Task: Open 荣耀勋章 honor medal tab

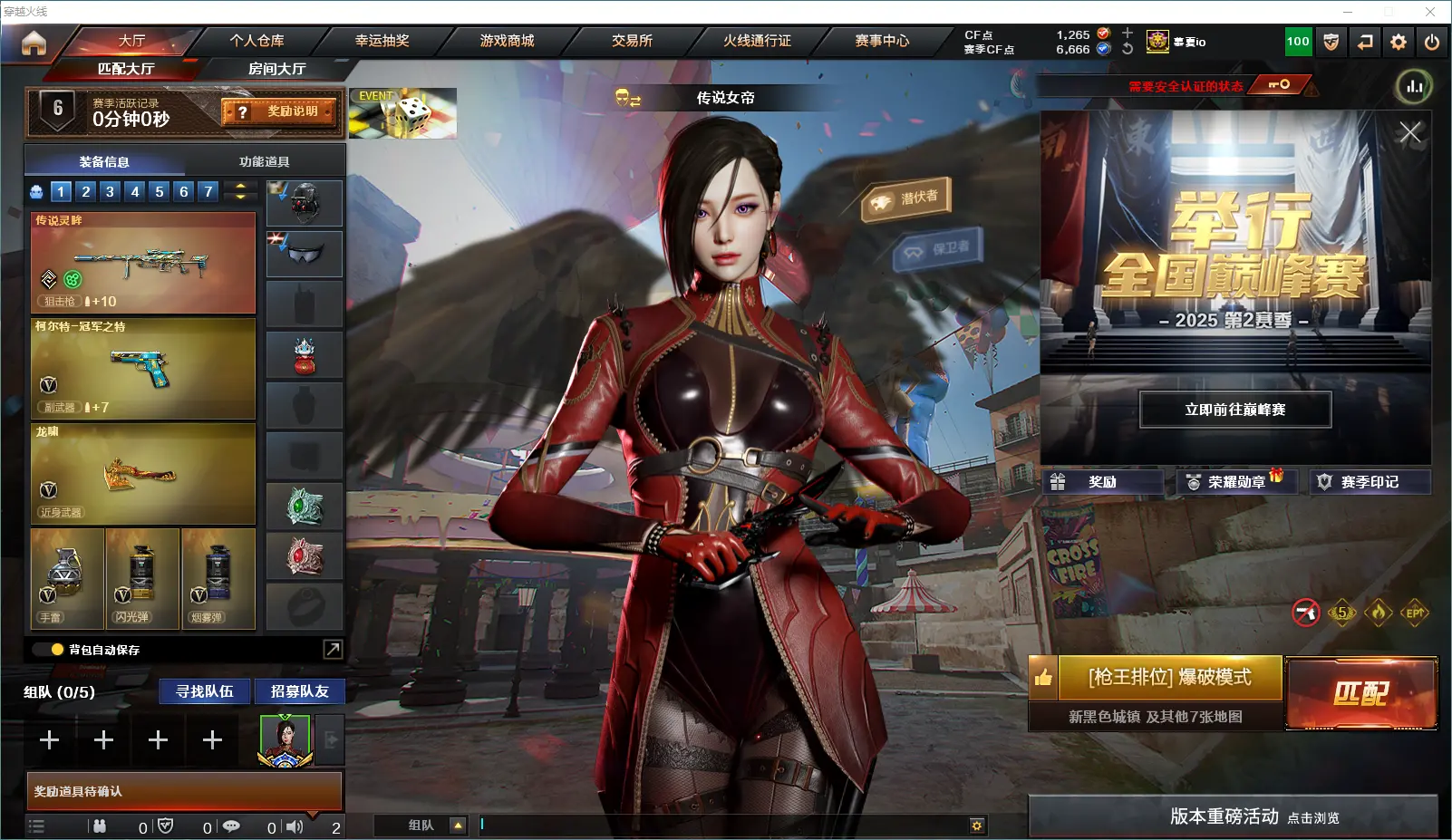Action: click(1234, 482)
